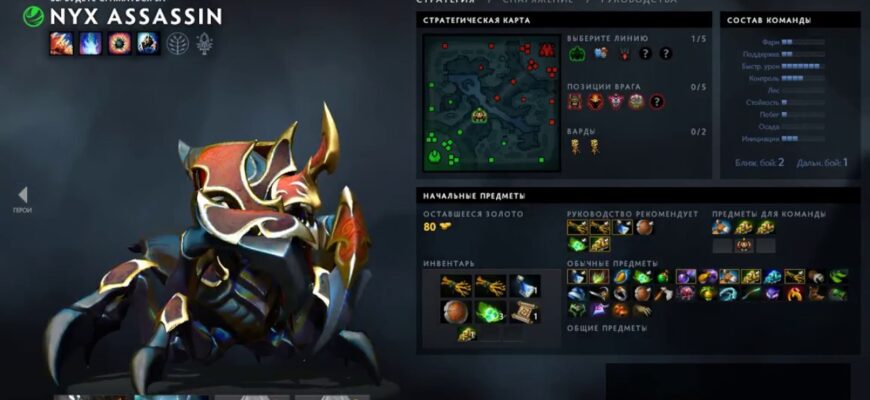This screenshot has width=870, height=400.
Task: Select the Clarity bottle in the inventory
Action: (524, 287)
